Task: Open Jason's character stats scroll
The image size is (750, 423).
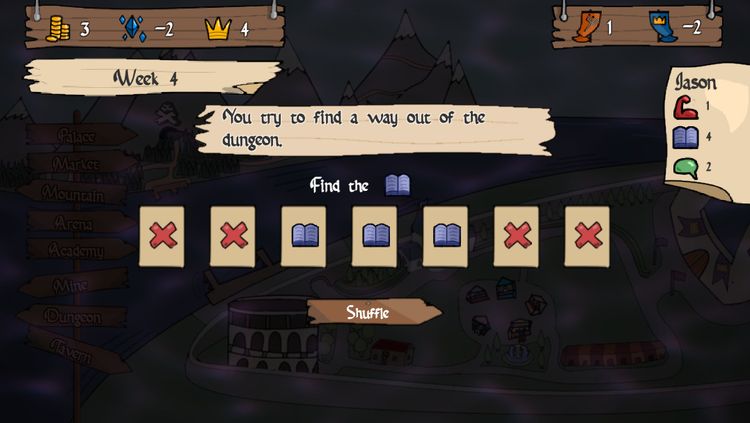Action: [707, 125]
